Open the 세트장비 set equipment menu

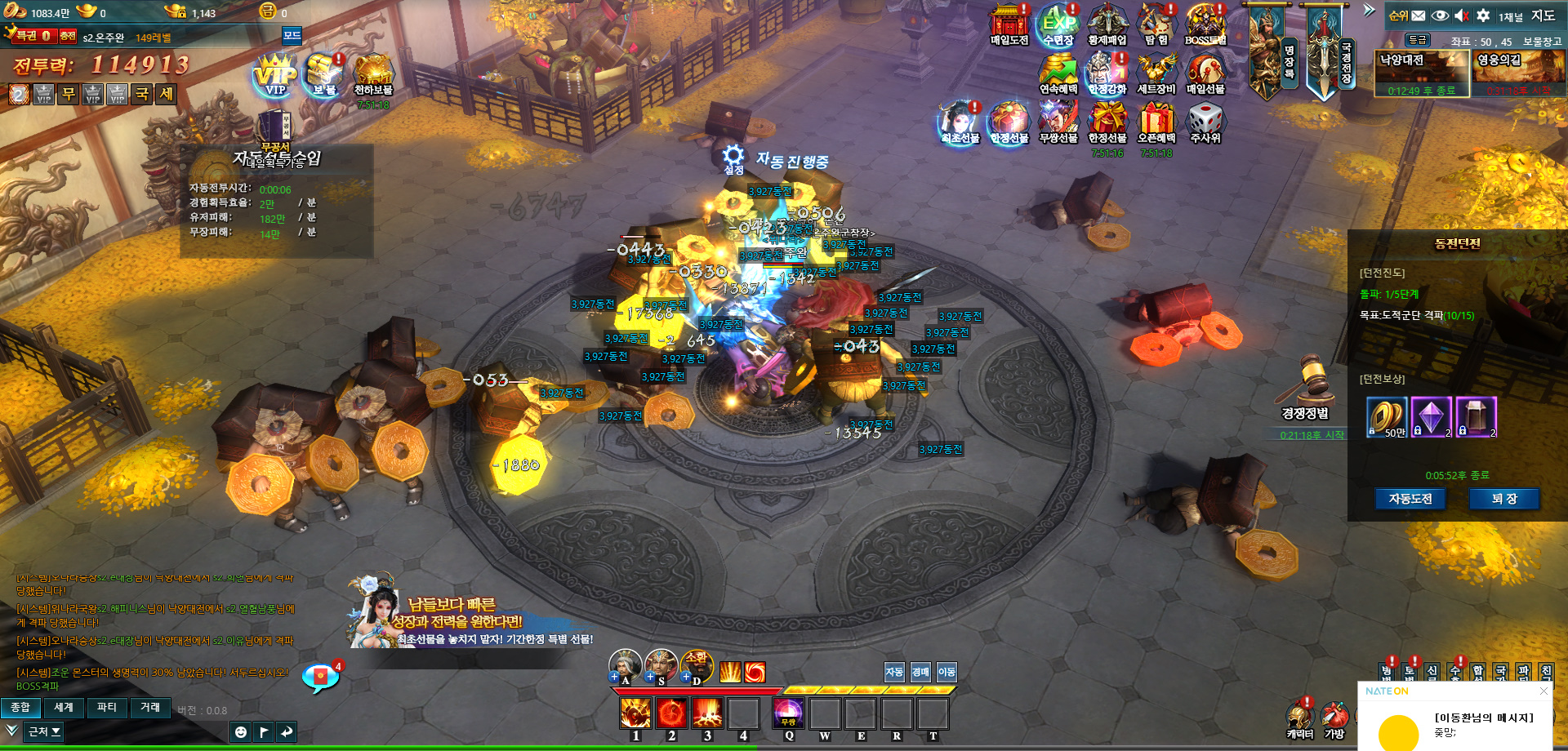pos(1156,73)
